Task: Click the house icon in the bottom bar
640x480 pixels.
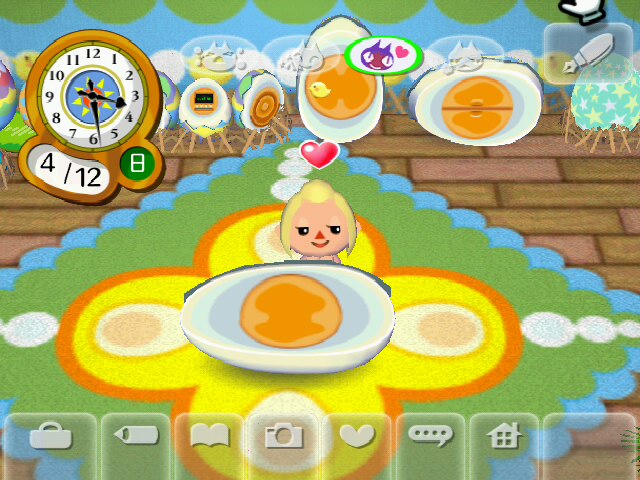Action: [x=504, y=436]
